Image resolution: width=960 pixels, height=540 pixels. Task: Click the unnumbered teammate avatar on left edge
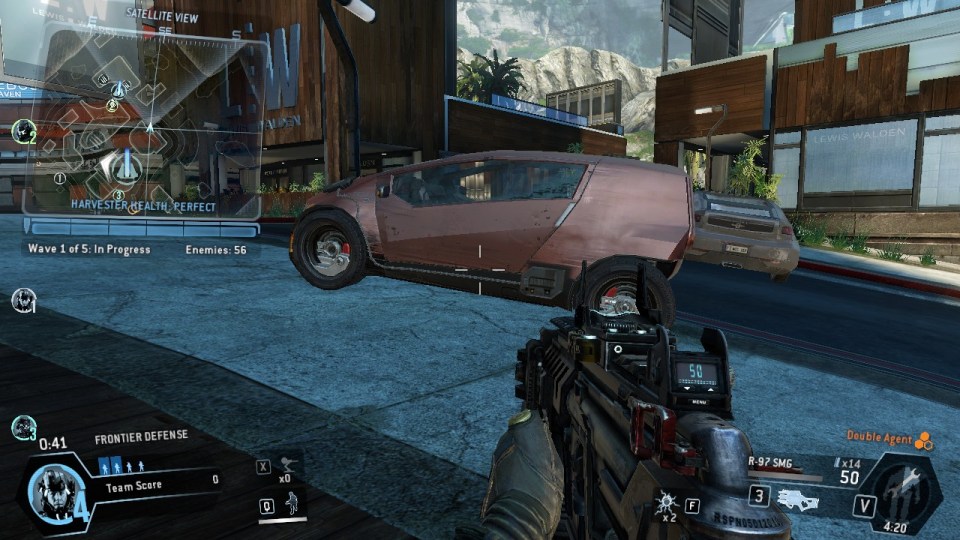tap(23, 299)
